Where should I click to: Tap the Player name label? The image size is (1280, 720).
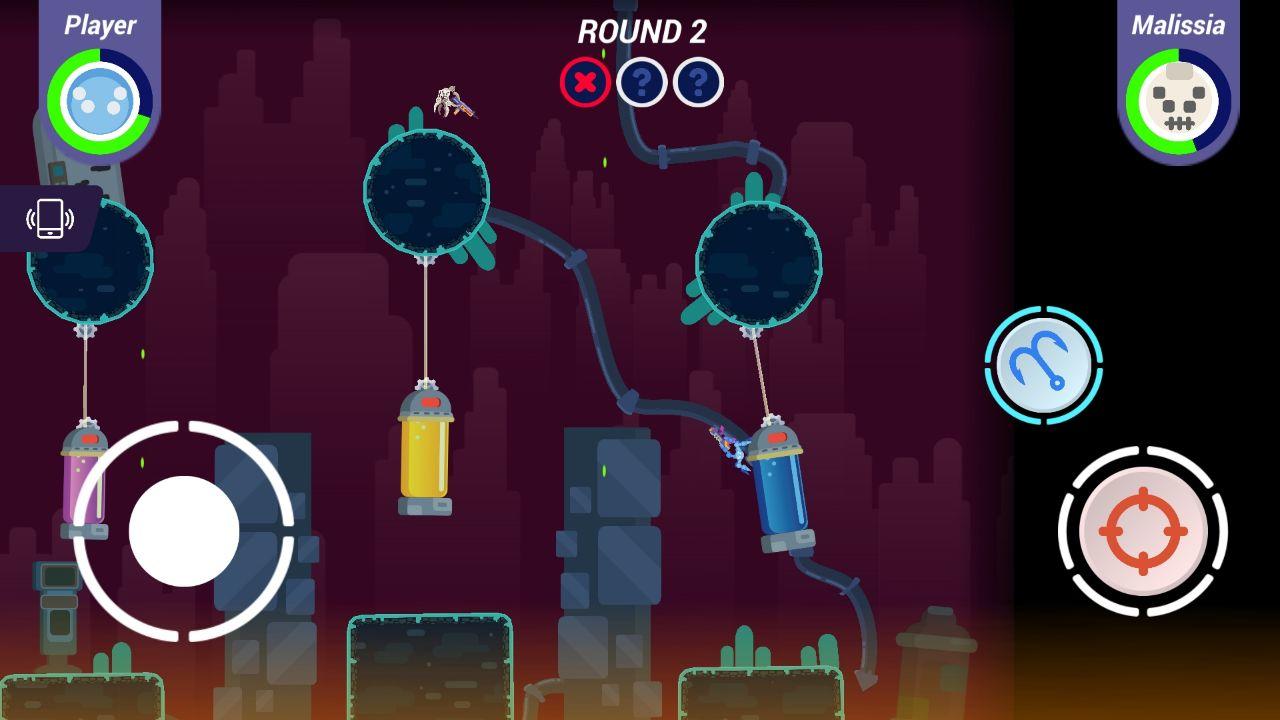[x=99, y=25]
